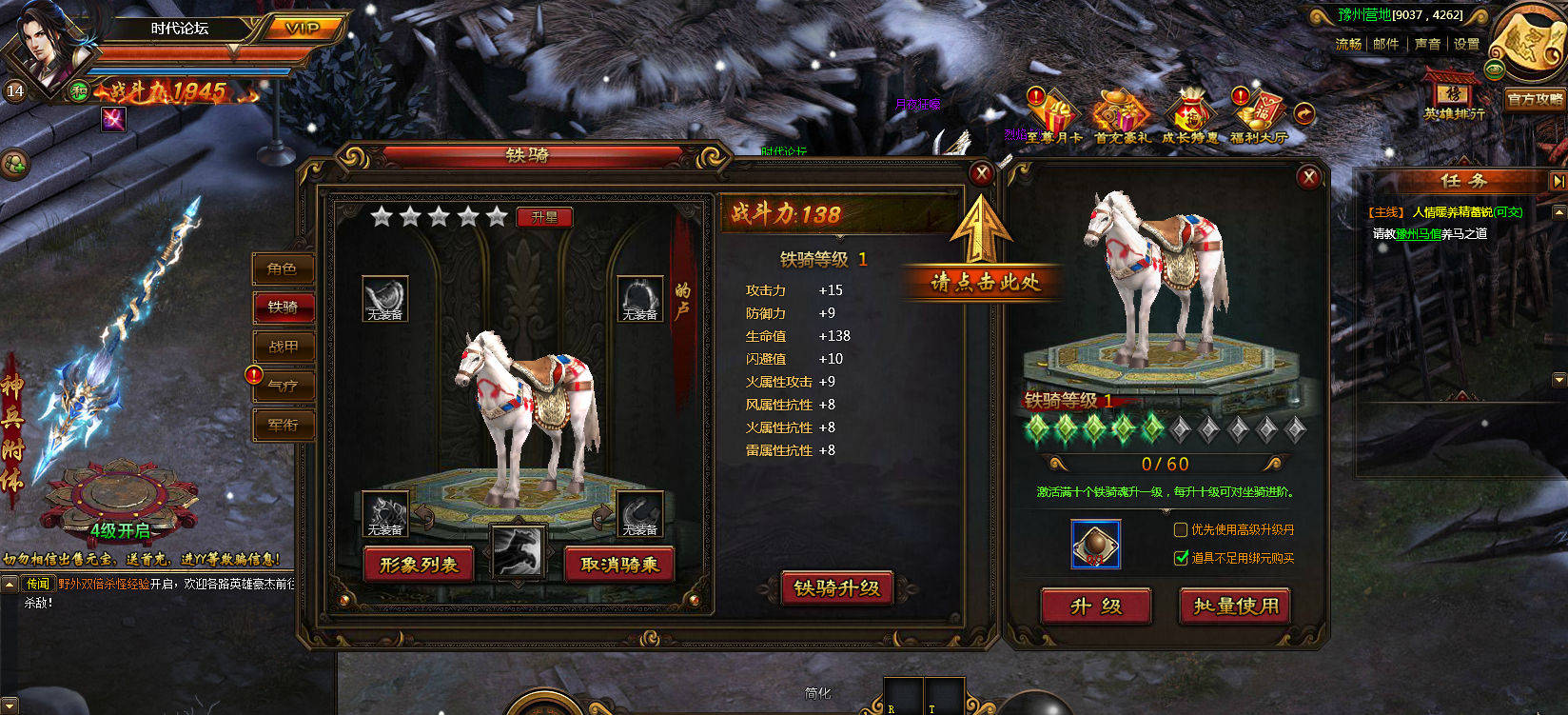
Task: Select the 气疗 tab
Action: point(283,387)
